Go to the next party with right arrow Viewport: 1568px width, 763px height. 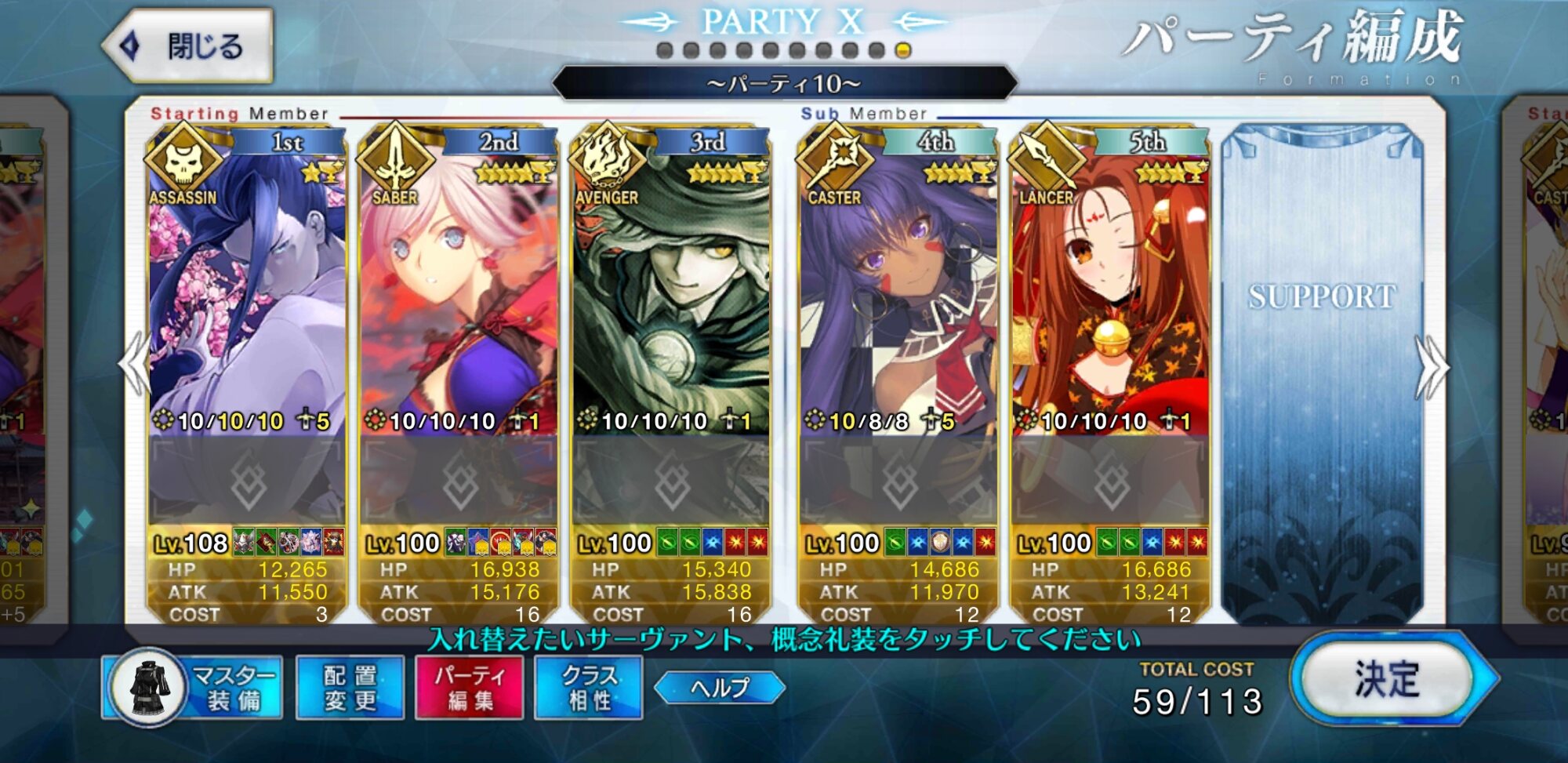coord(1432,367)
